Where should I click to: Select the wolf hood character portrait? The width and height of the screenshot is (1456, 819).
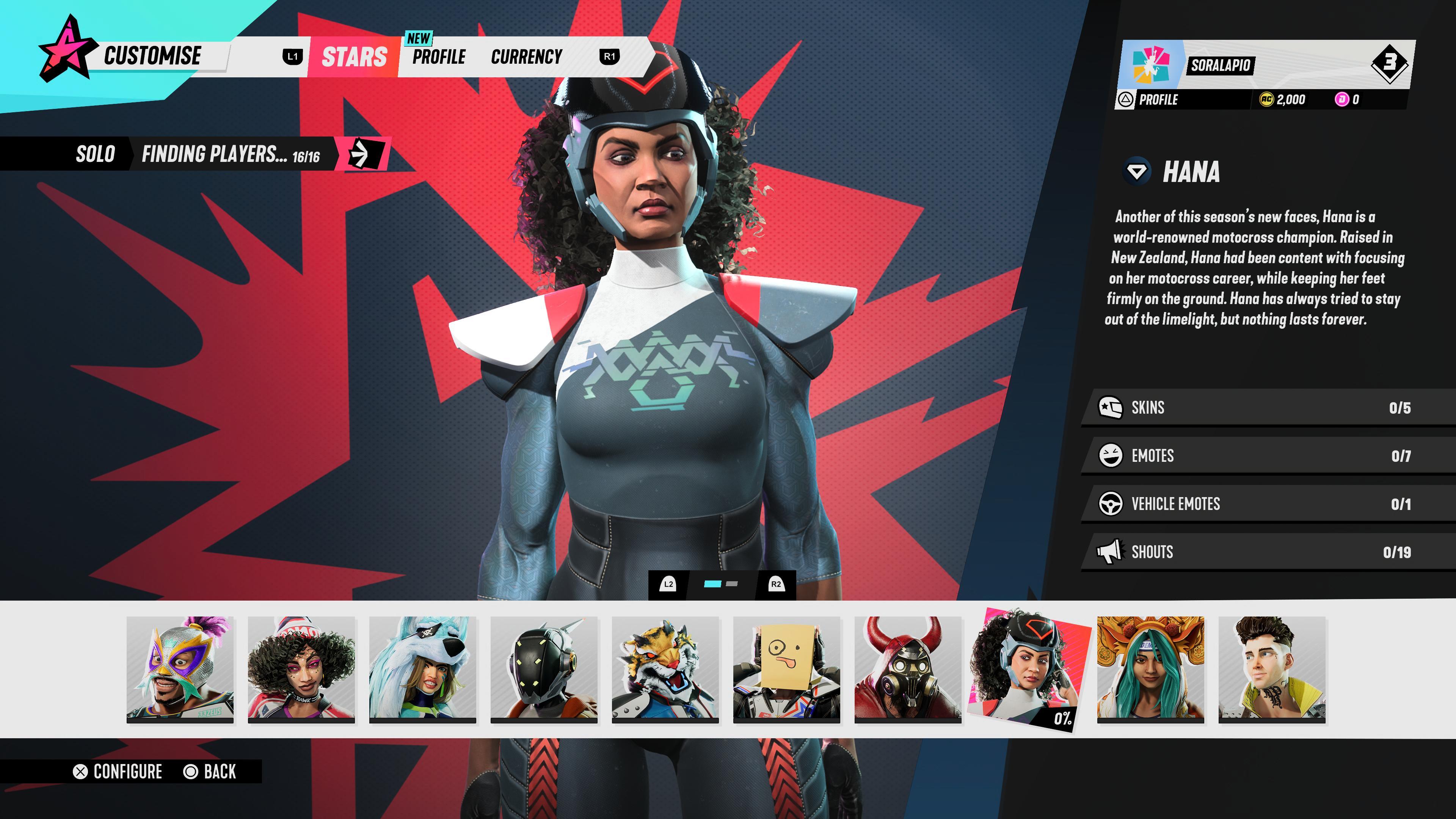[422, 669]
